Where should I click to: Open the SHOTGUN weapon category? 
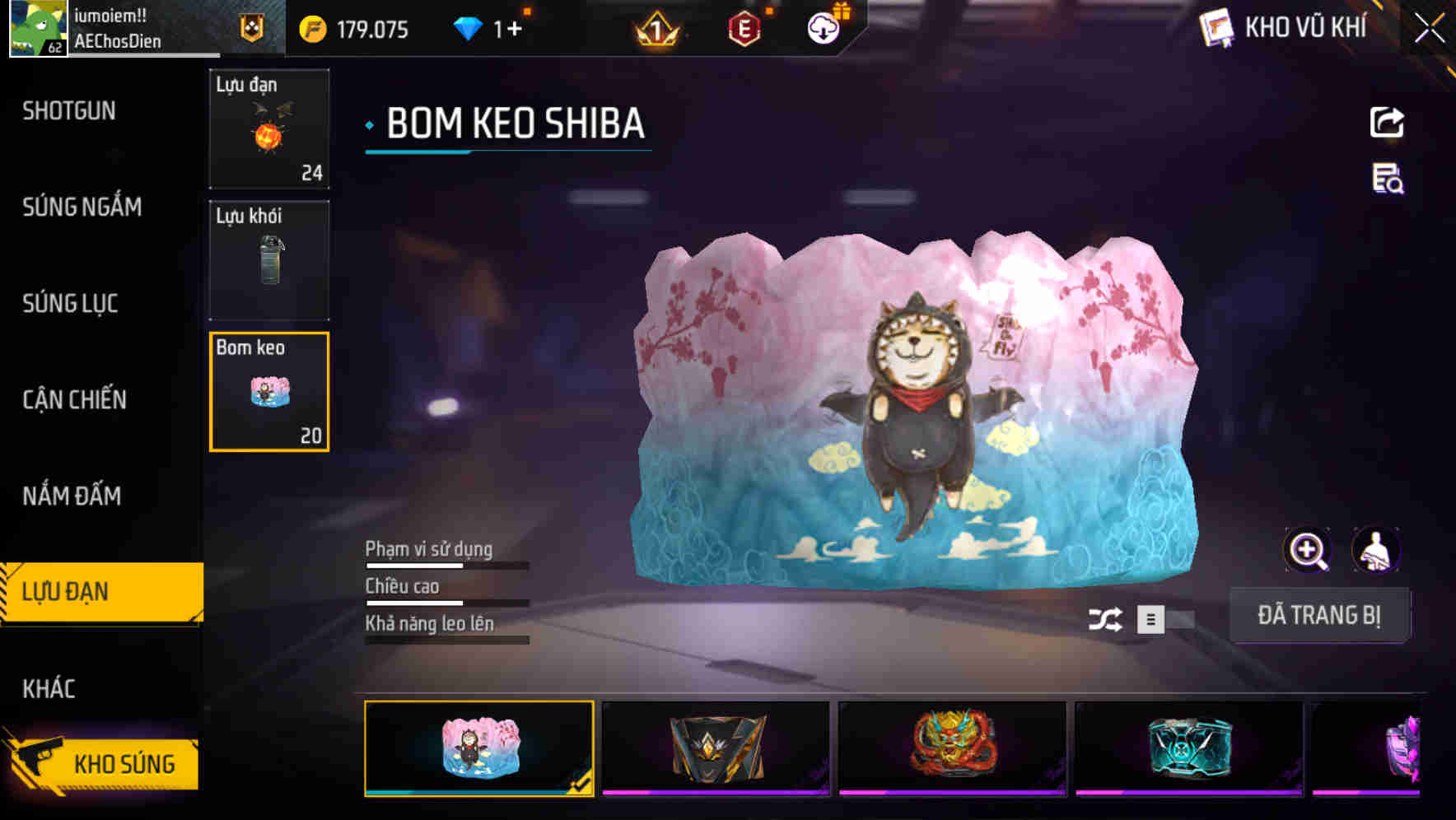click(69, 110)
